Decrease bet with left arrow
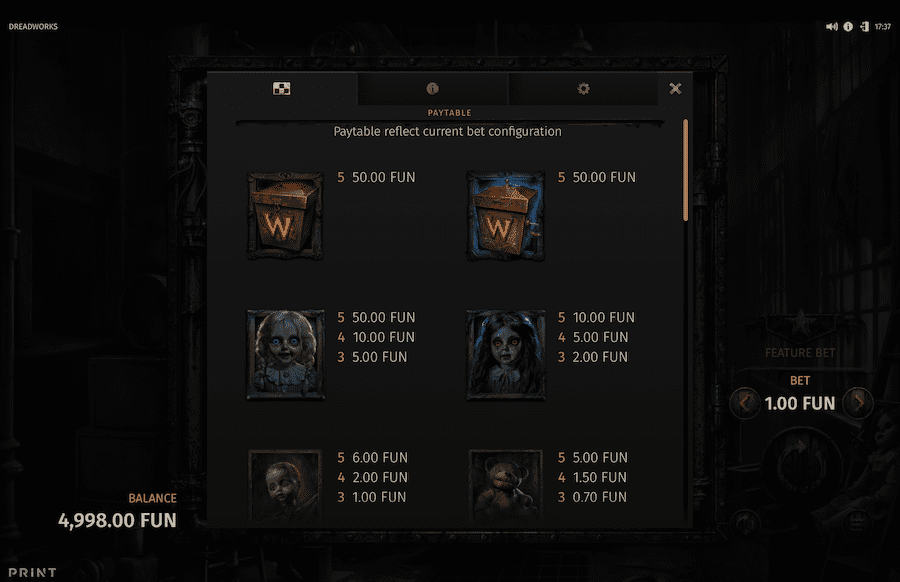This screenshot has width=900, height=582. click(745, 404)
